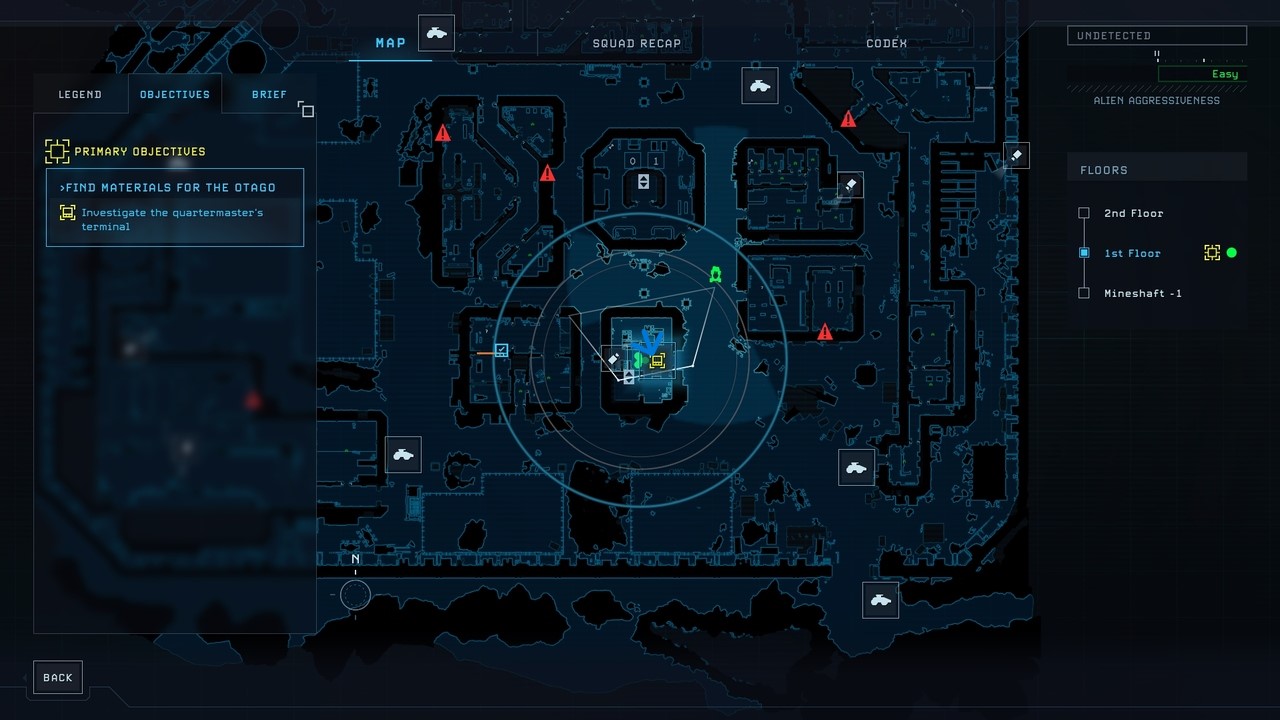Deselect the 1st Floor checkbox
The image size is (1280, 720).
pos(1084,253)
